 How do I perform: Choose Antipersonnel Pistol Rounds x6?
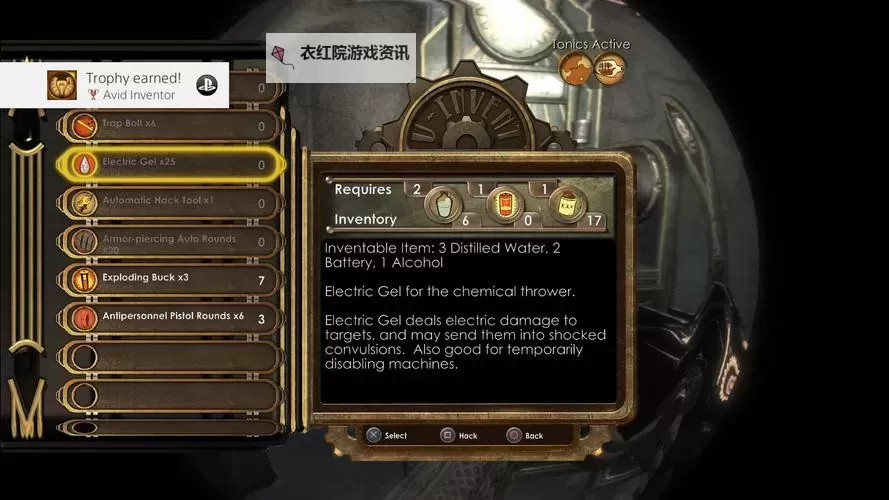tap(170, 318)
